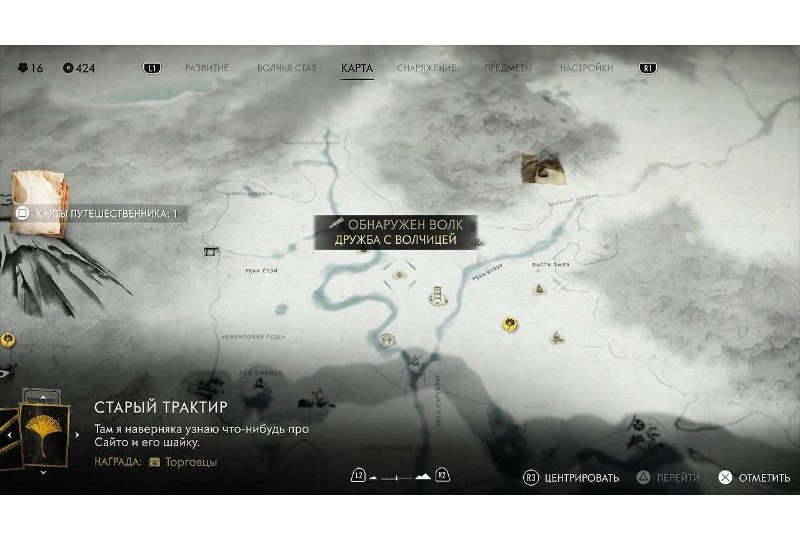
Task: Choose the tower marker near the river
Action: (x=437, y=295)
